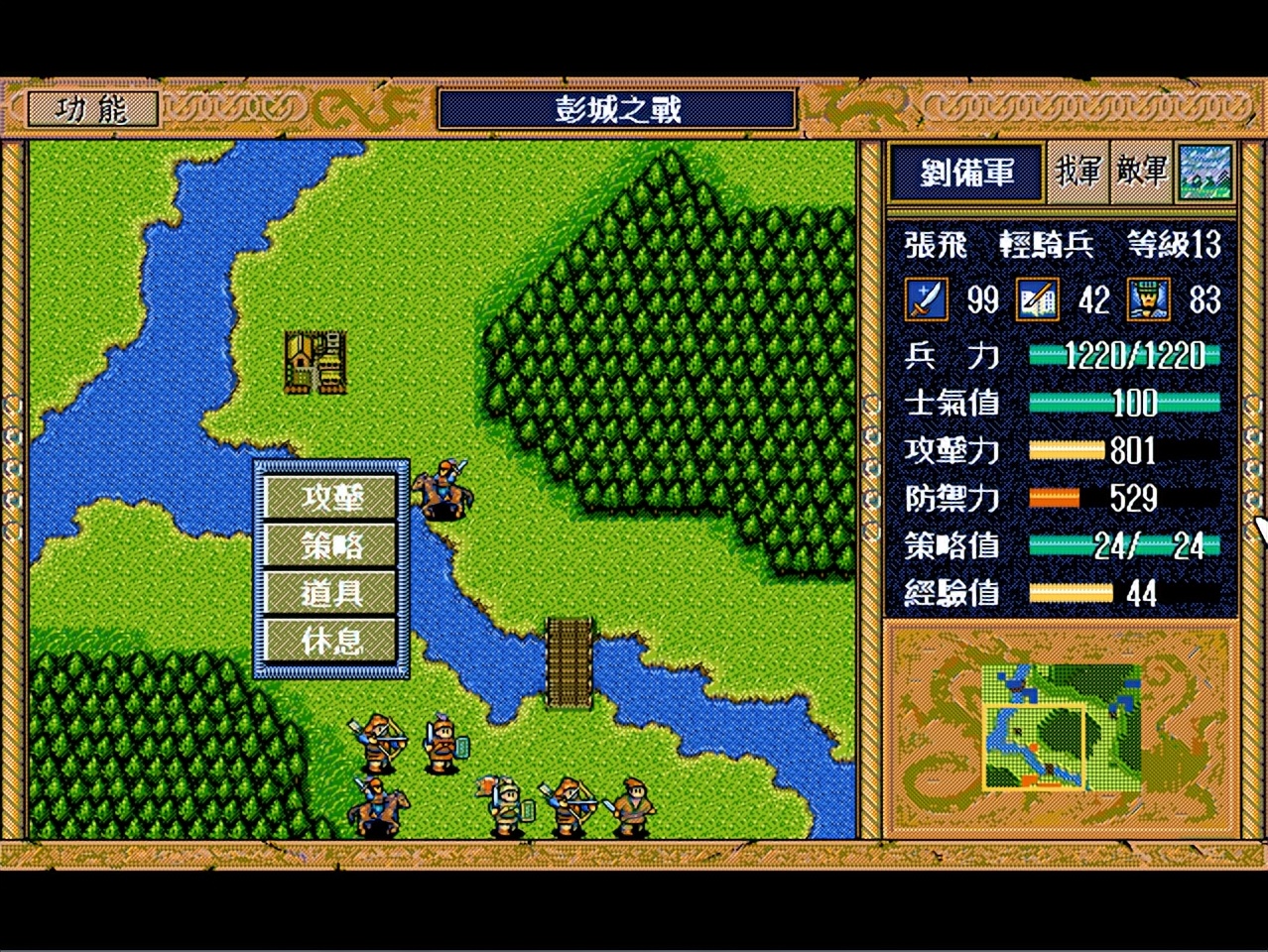1268x952 pixels.
Task: Select the 策略 strategy command
Action: [x=332, y=544]
